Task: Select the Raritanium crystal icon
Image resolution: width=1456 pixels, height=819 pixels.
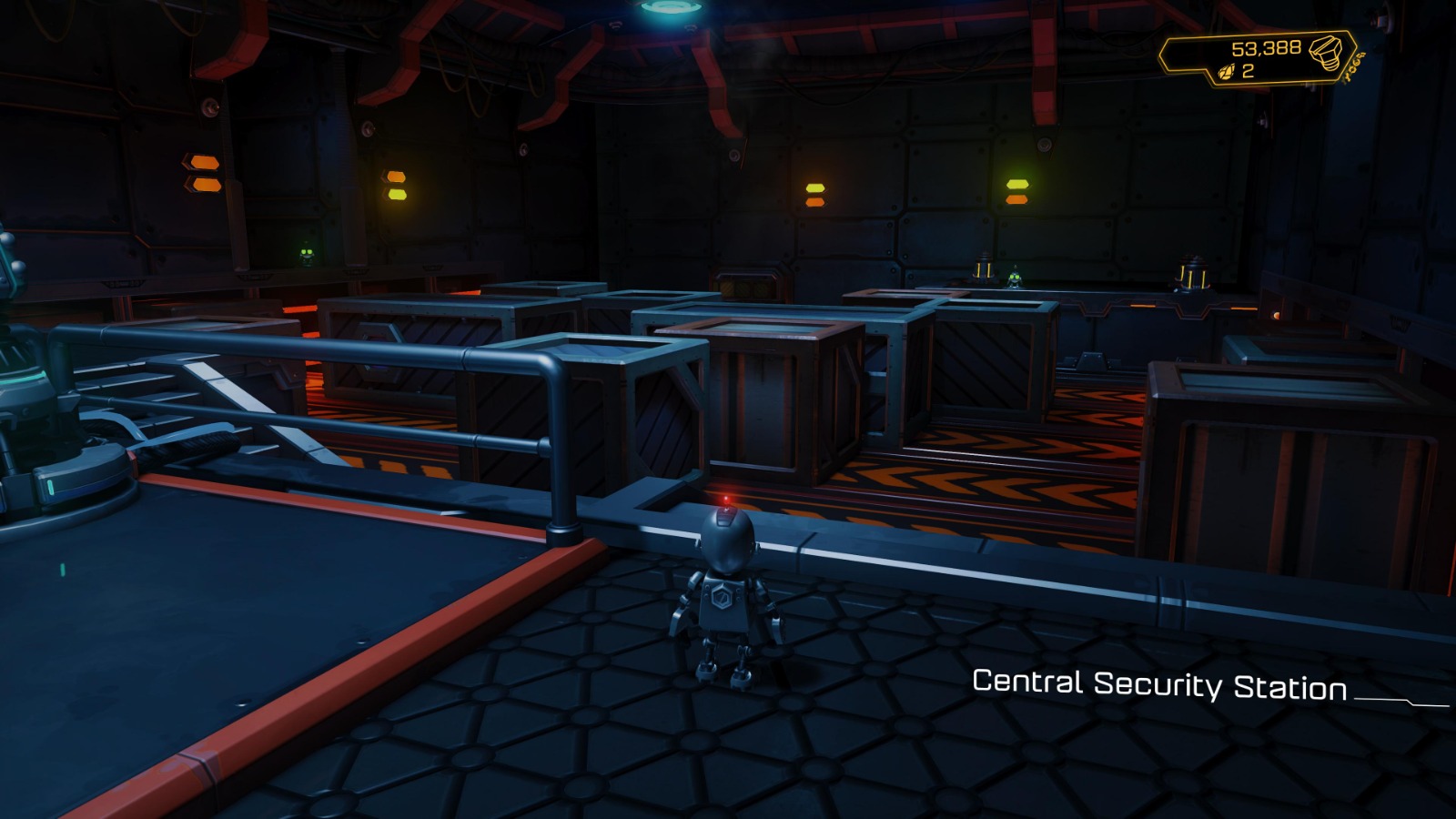Action: coord(1226,72)
